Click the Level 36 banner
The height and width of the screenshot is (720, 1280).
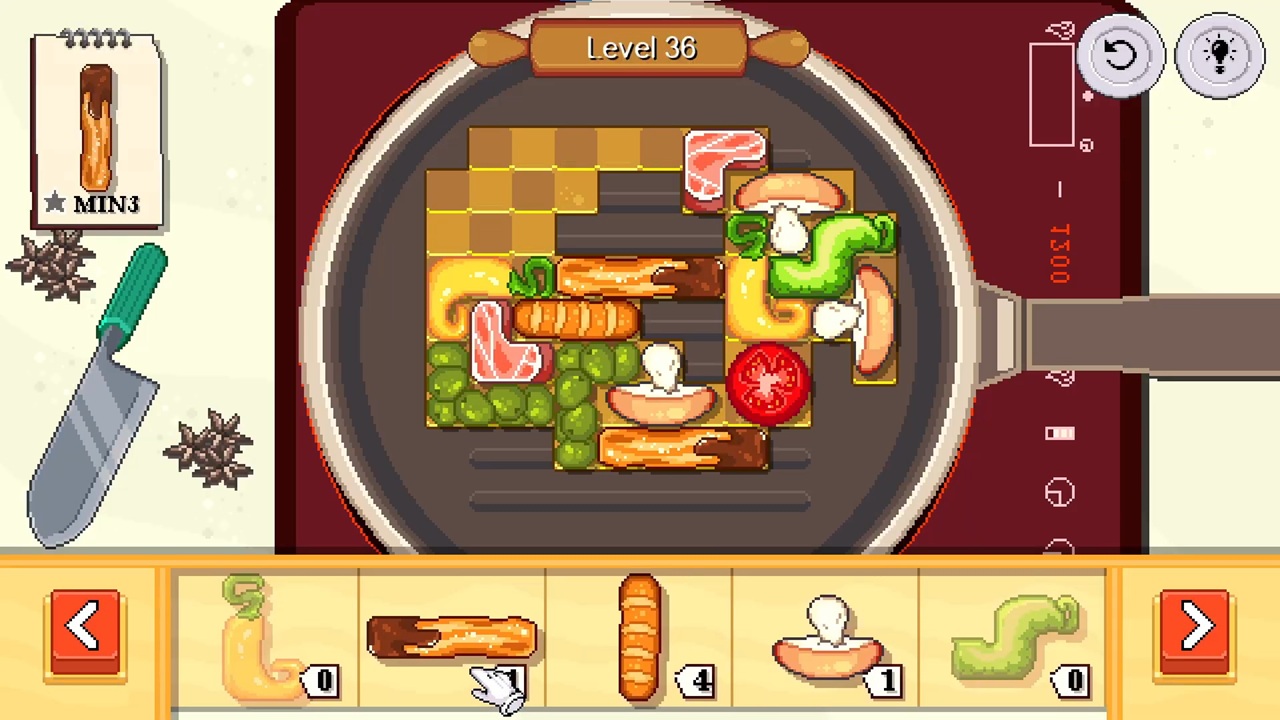click(x=640, y=48)
